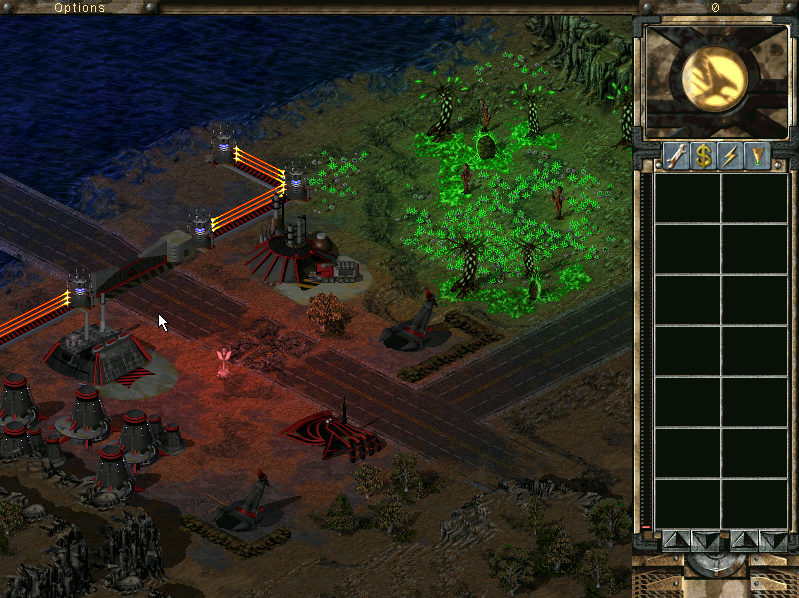This screenshot has height=598, width=799.
Task: Open the Options menu
Action: [x=79, y=7]
